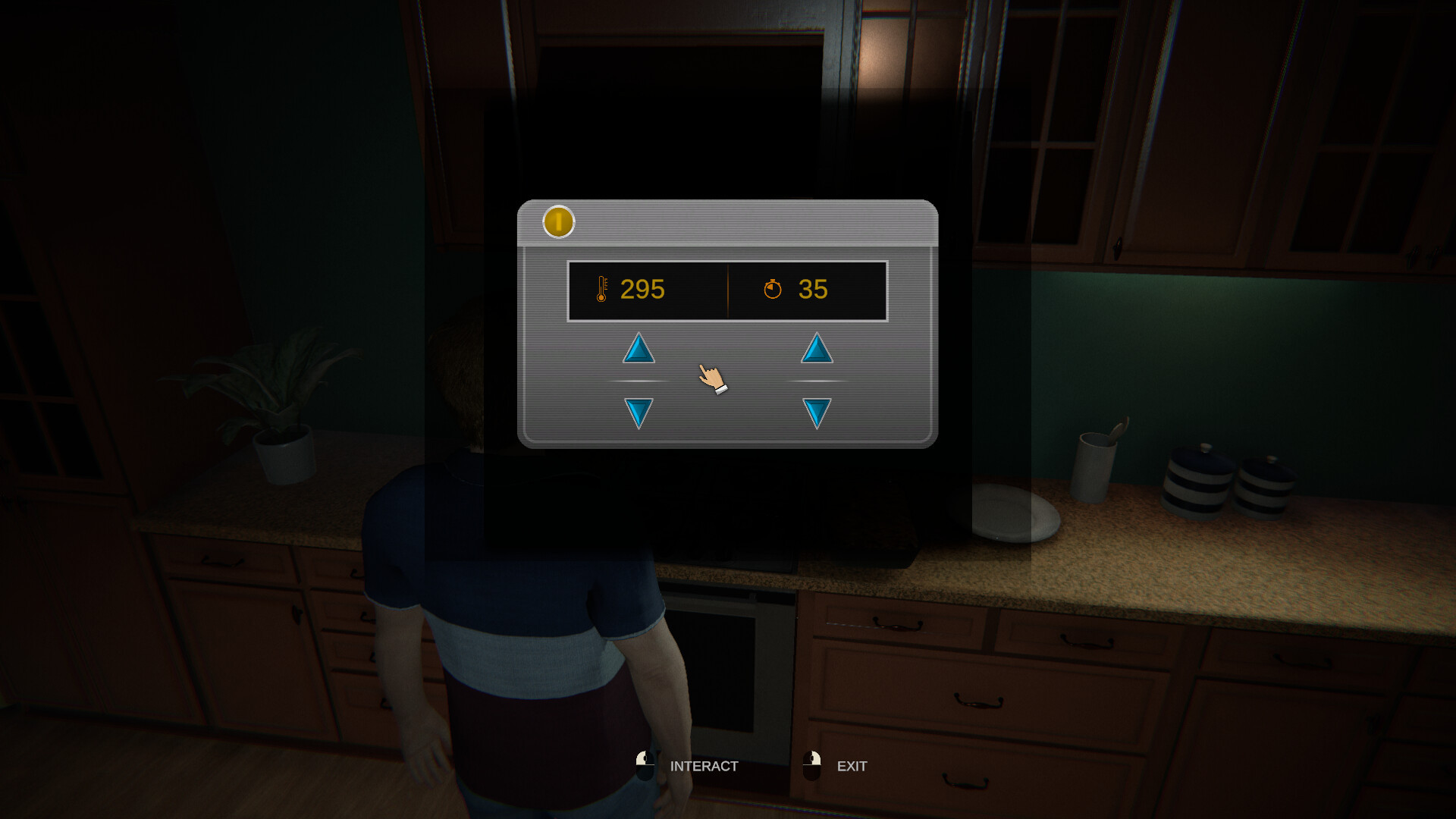
Task: Decrease the timer with its down arrow
Action: tap(817, 412)
